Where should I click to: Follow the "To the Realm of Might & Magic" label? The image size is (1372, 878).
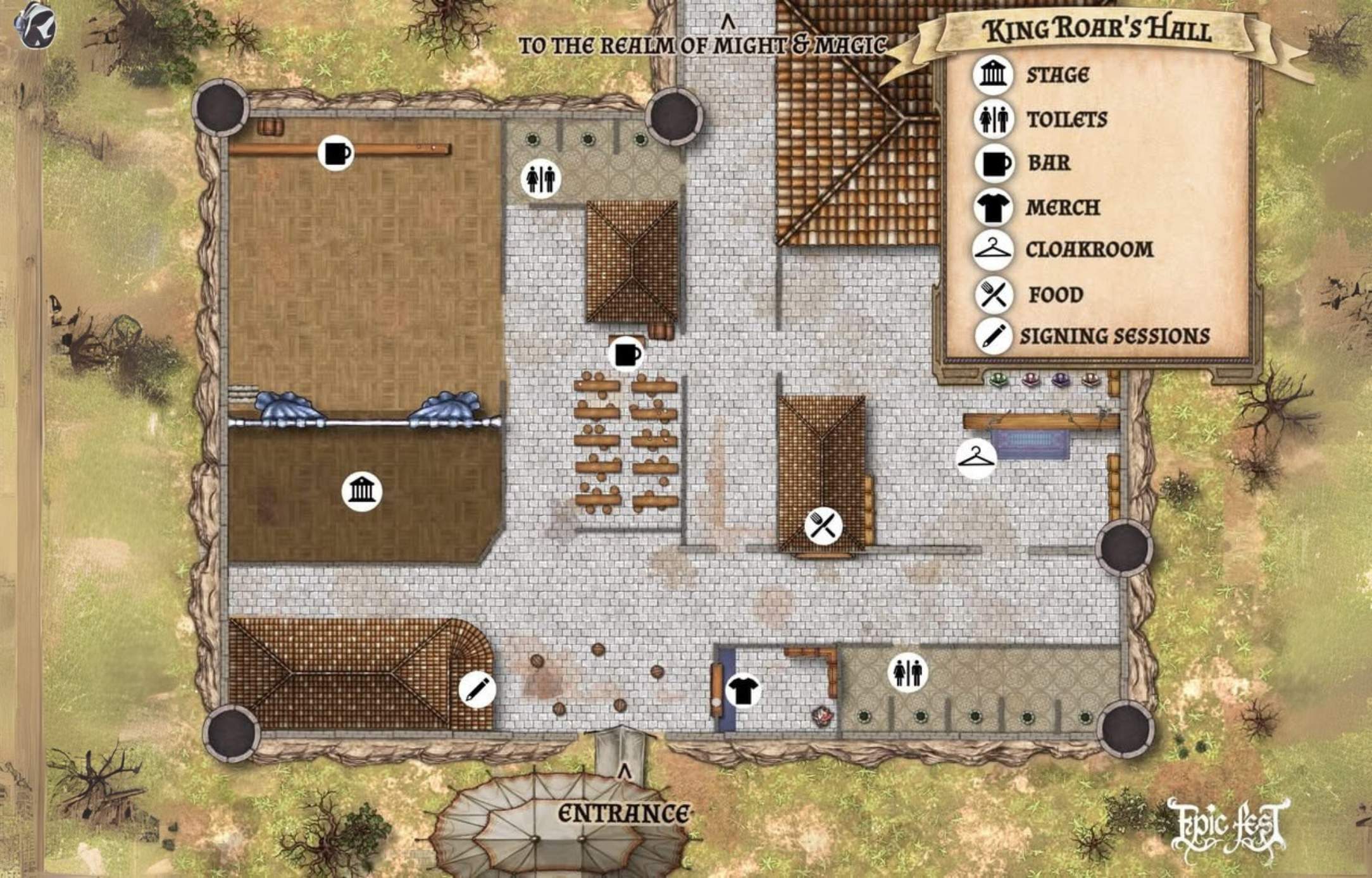point(702,45)
